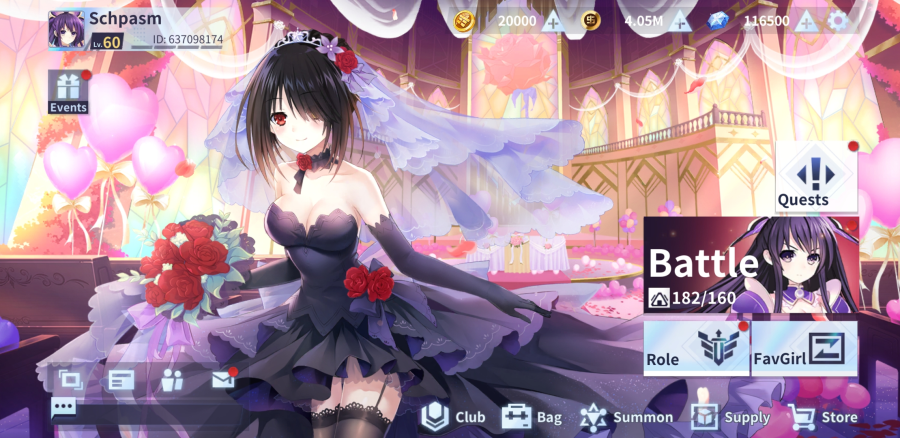Add currency next to the 20000 counter
The image size is (900, 438).
click(552, 21)
